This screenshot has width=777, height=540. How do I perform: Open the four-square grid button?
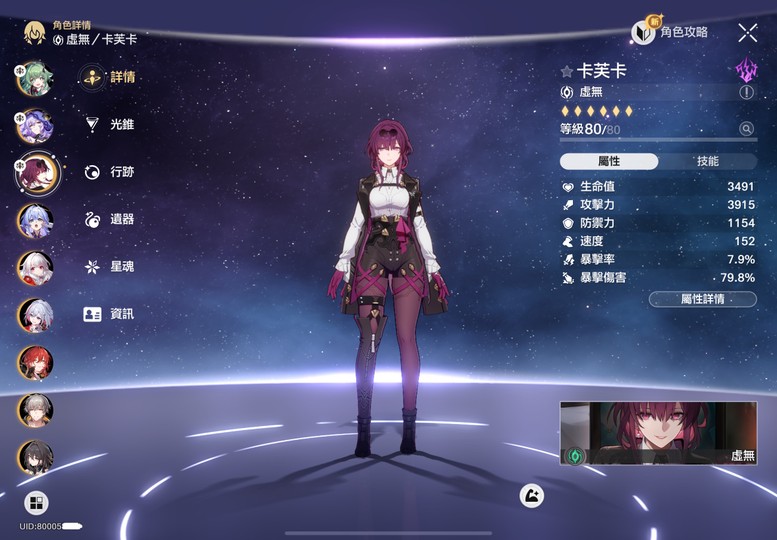click(36, 502)
